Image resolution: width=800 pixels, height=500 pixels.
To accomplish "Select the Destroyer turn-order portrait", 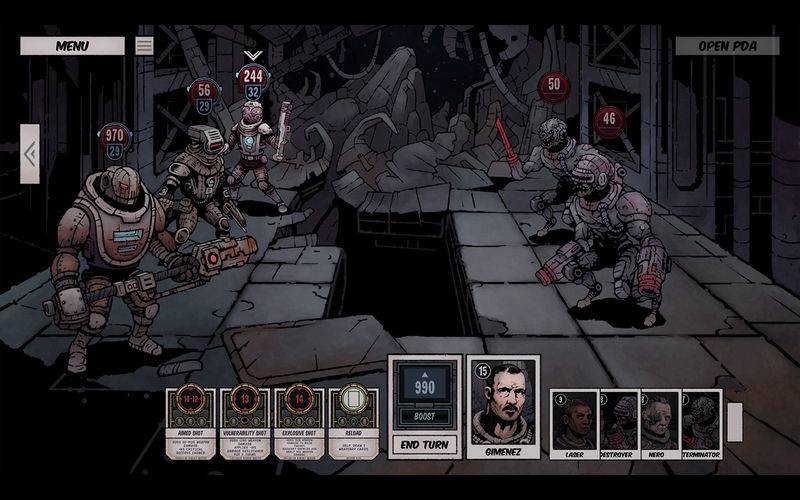I will tap(618, 419).
